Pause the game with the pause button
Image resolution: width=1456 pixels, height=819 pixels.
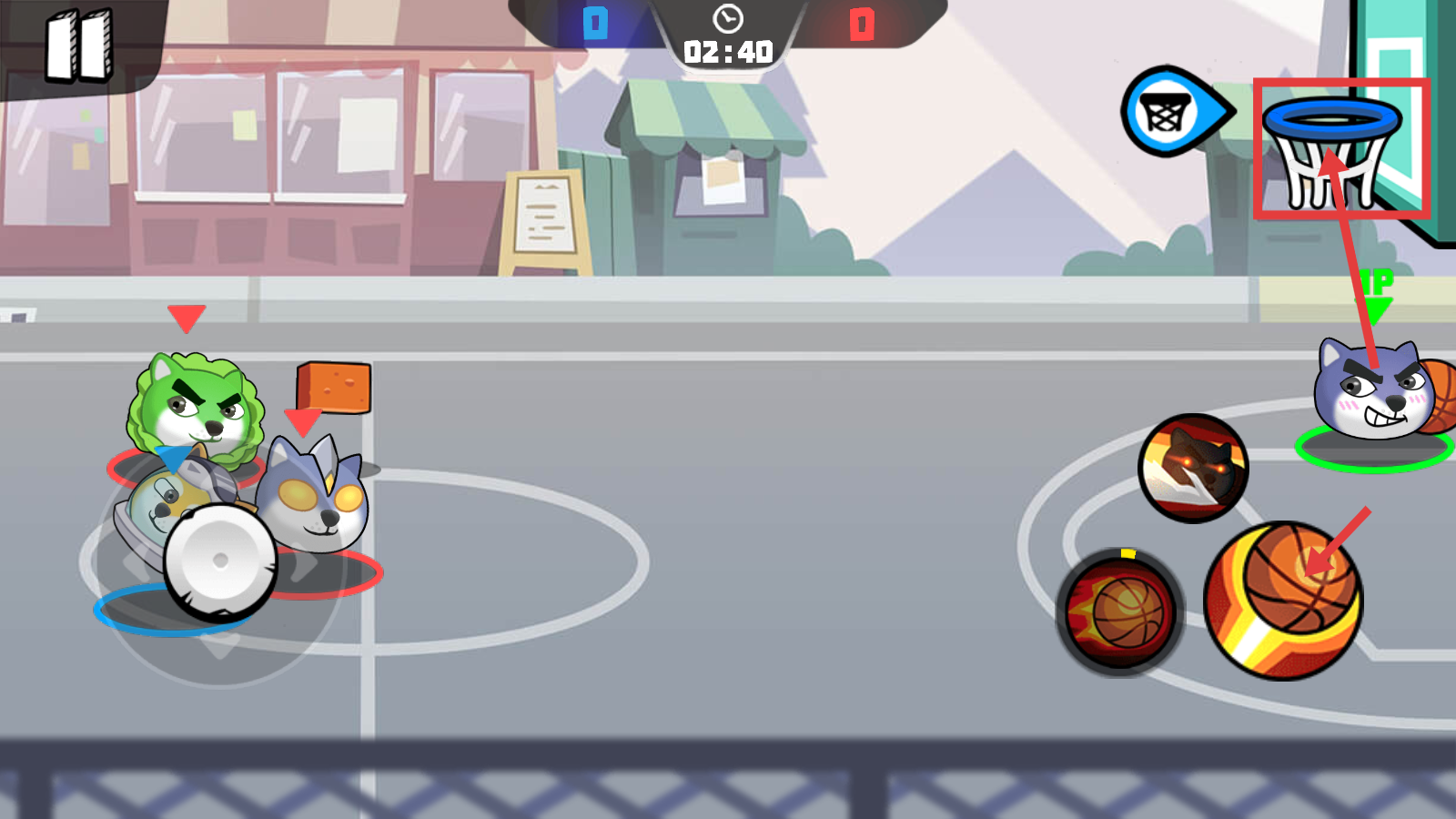click(x=79, y=45)
